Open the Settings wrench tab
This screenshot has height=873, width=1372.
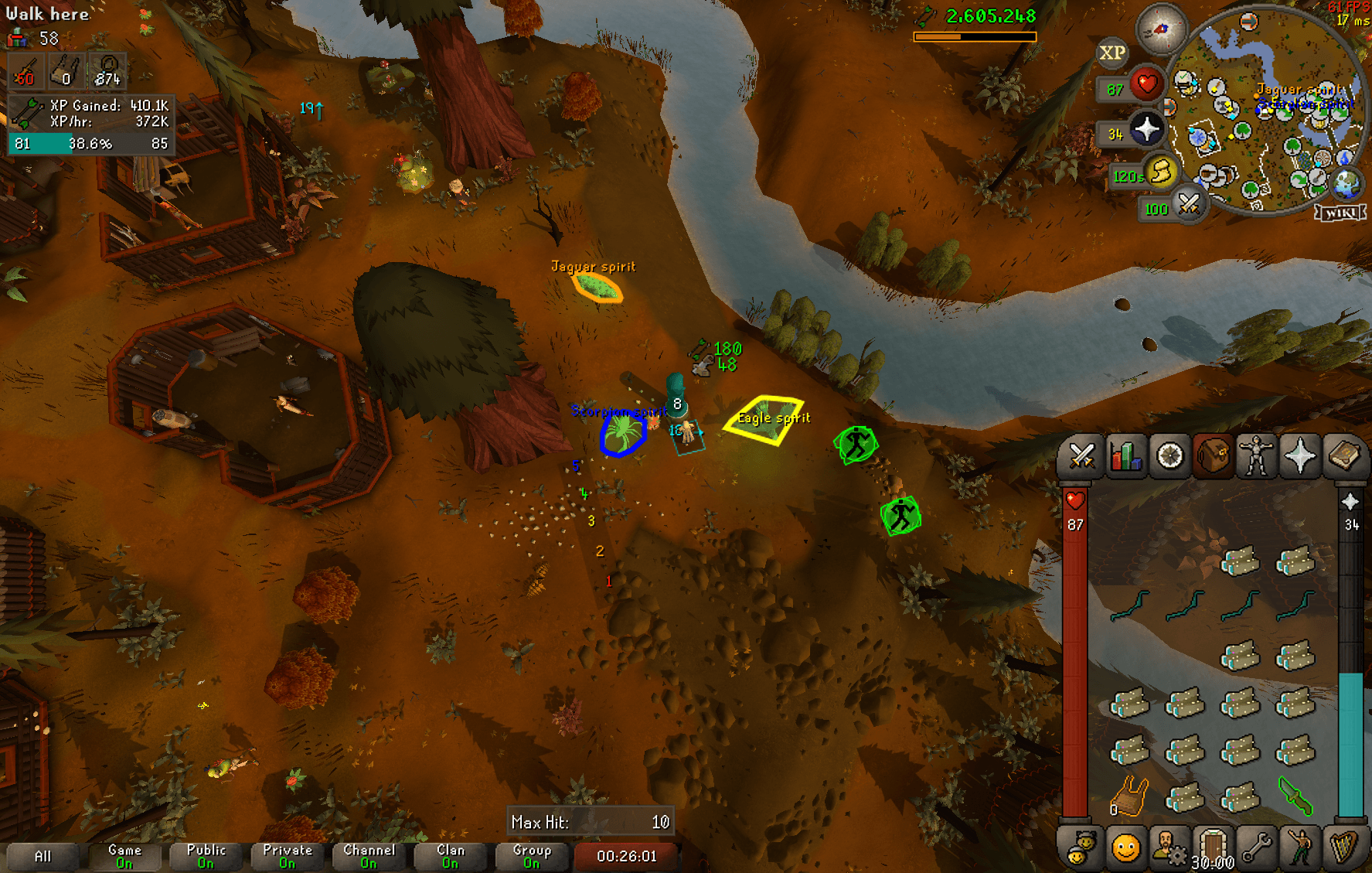[x=1258, y=854]
